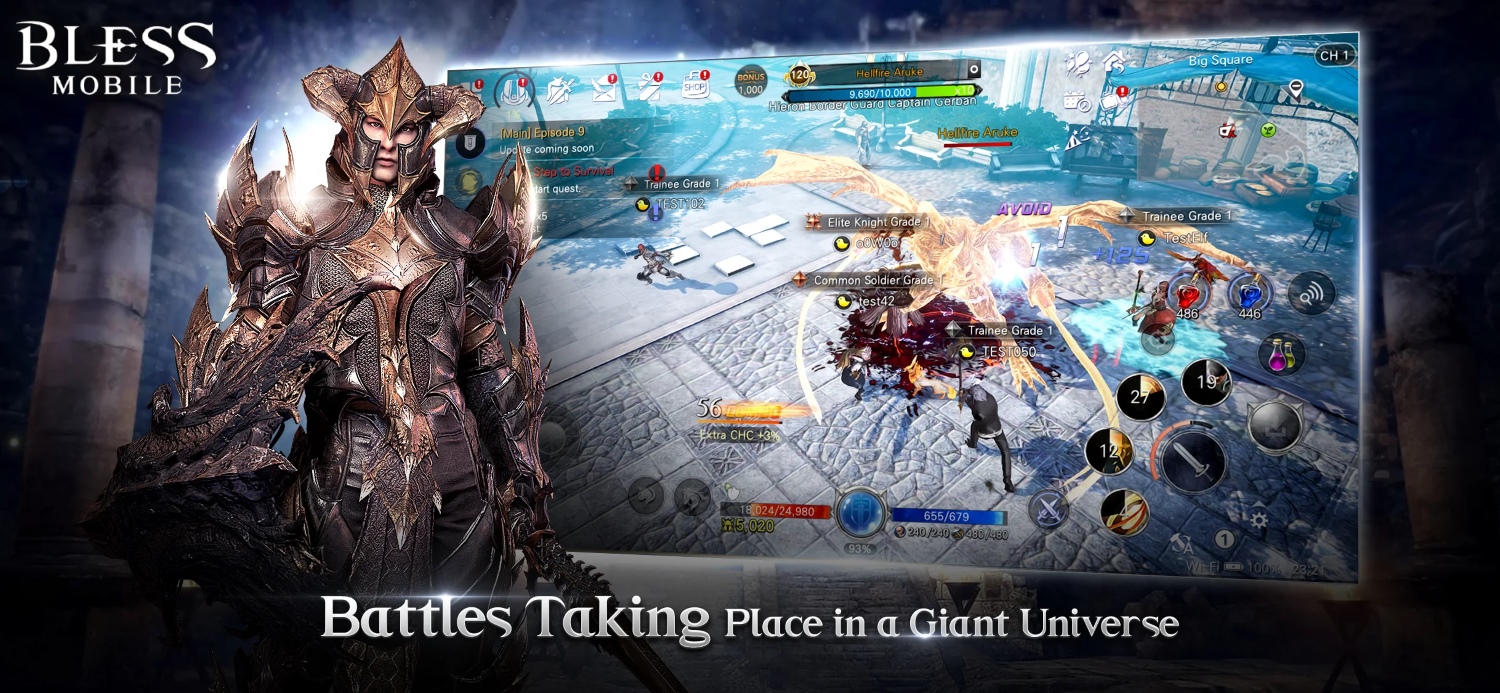Toggle the crossed swords auto-battle button

[1049, 509]
